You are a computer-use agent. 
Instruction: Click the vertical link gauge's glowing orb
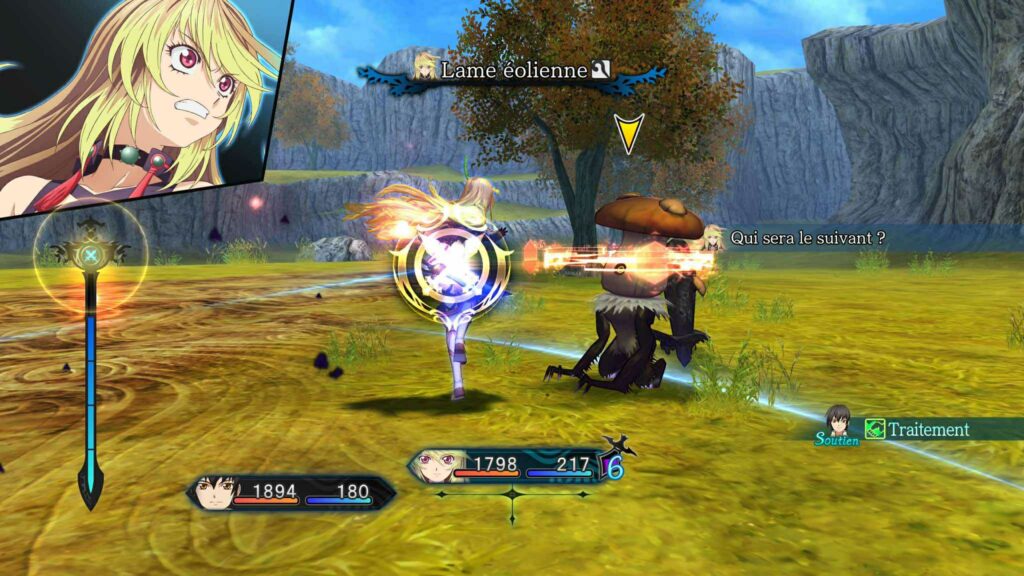point(90,255)
